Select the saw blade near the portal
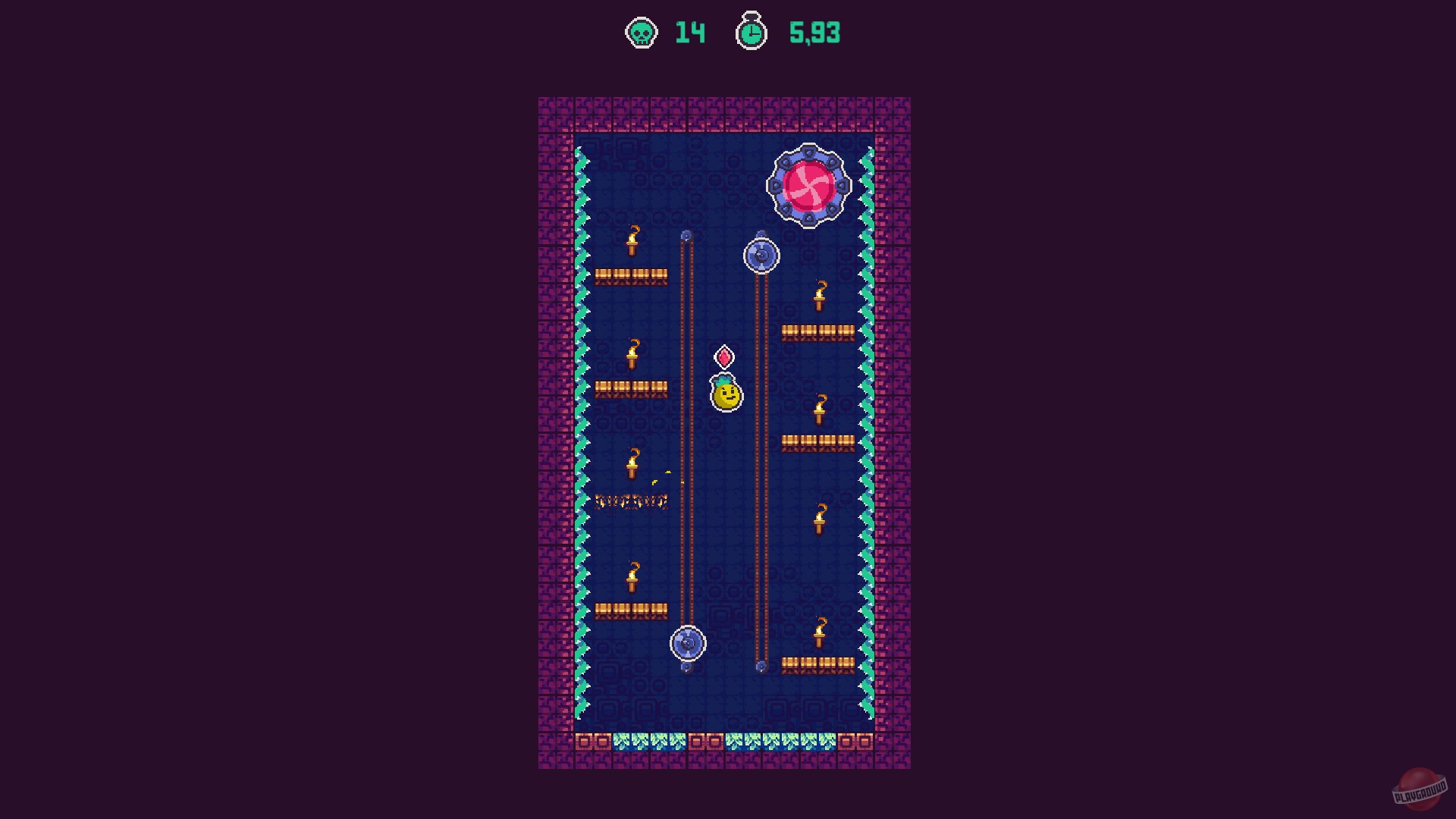 tap(760, 256)
